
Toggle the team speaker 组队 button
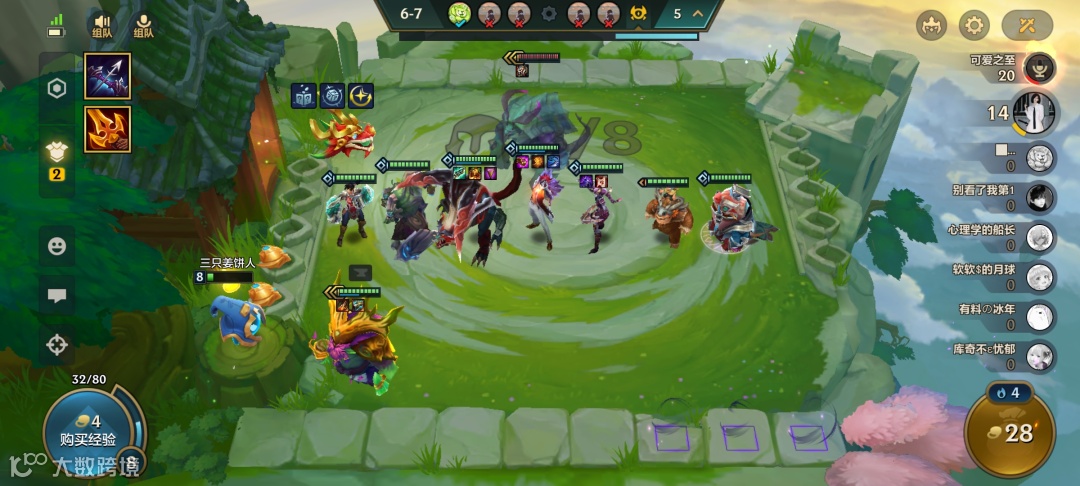[x=102, y=25]
